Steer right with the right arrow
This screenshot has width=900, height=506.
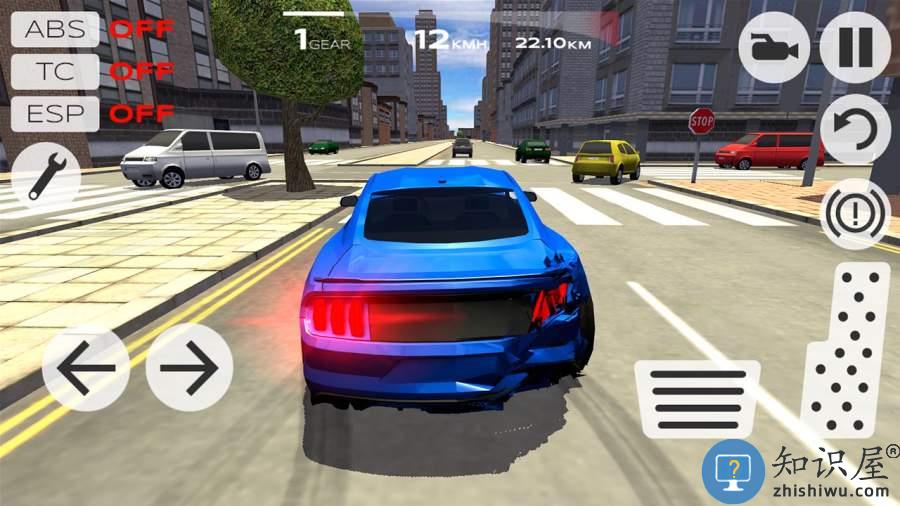[189, 367]
